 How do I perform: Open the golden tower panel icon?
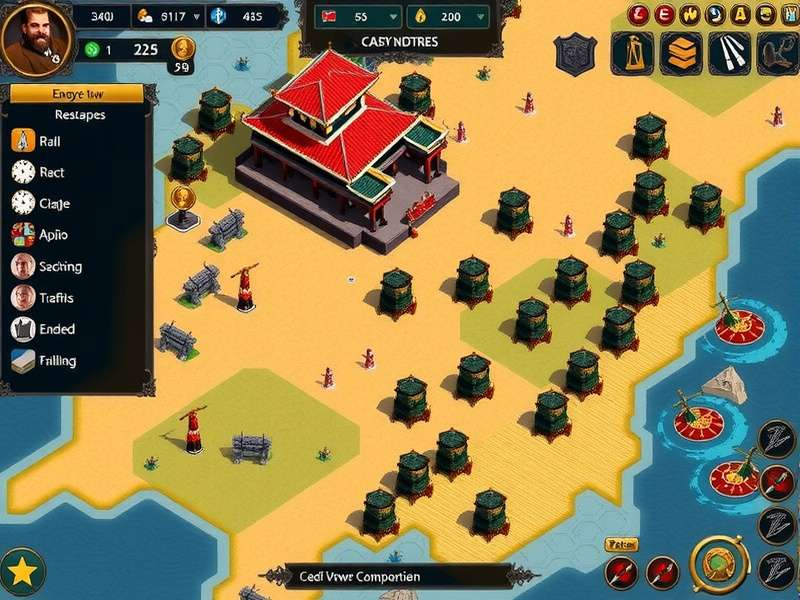(x=632, y=52)
